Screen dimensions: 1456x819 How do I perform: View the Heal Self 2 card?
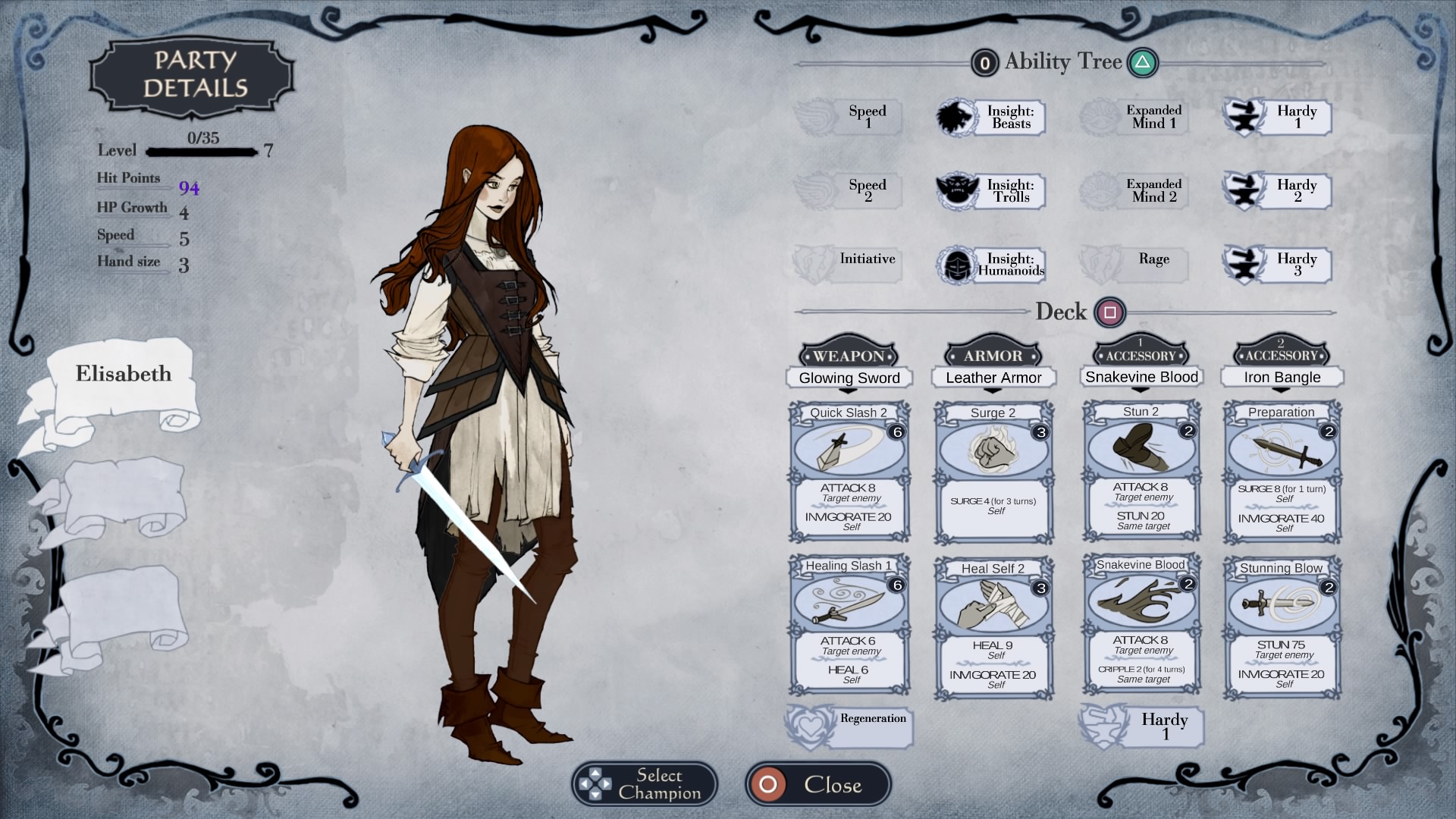993,628
